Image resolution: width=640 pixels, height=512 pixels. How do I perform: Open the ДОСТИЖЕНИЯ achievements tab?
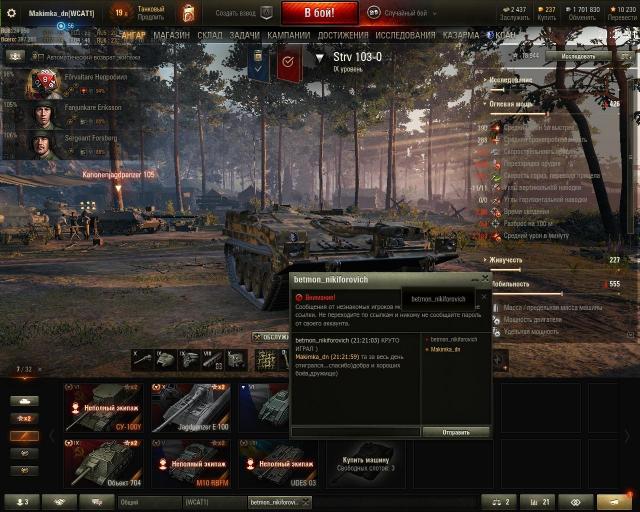(x=343, y=35)
